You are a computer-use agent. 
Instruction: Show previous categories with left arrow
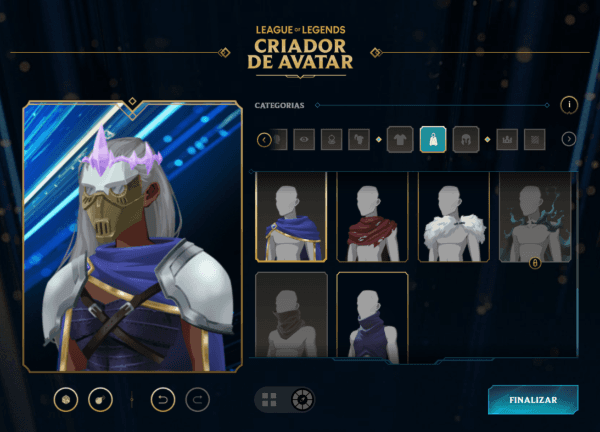[x=264, y=139]
